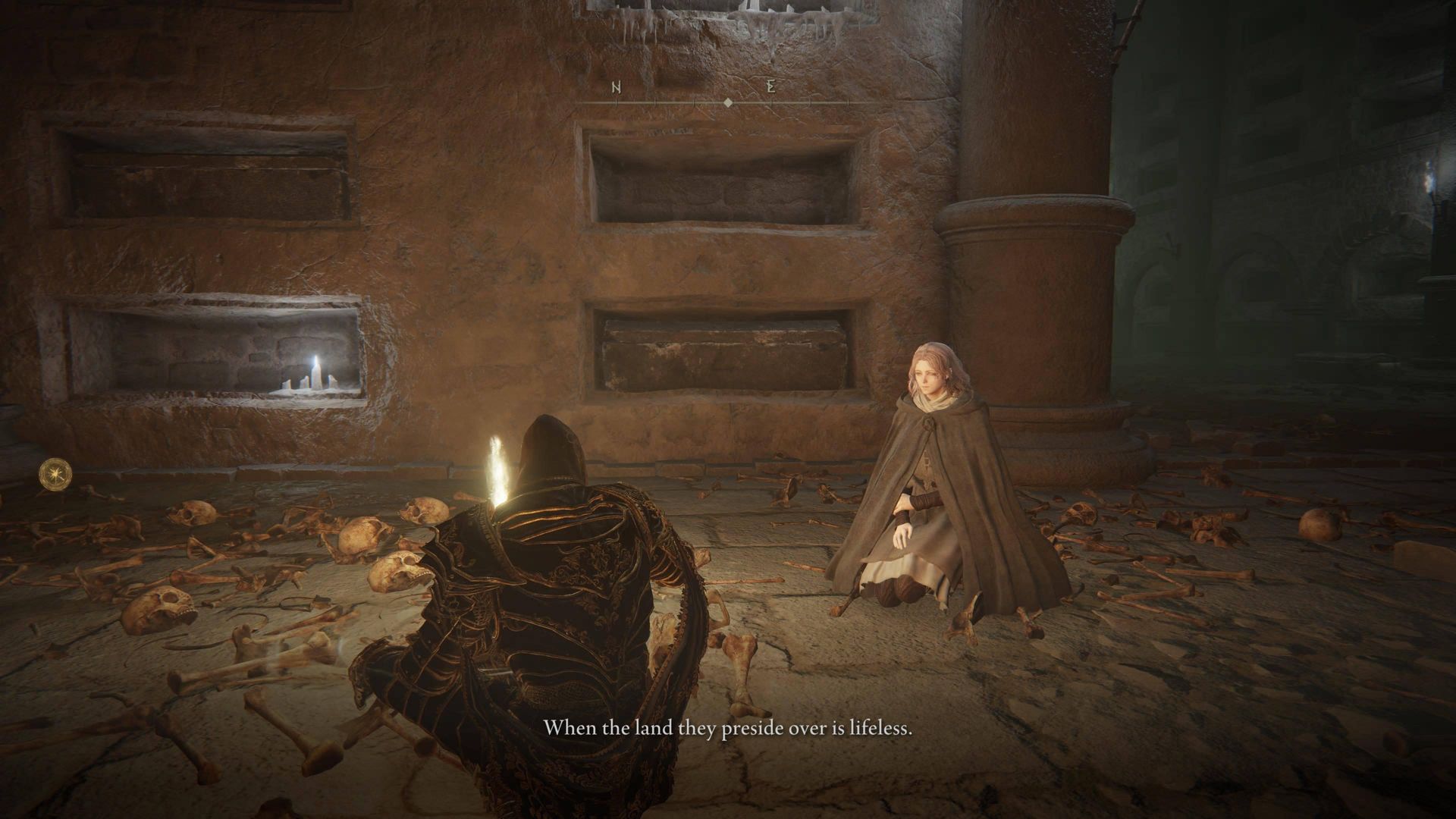Select the N marker on the compass

tap(617, 87)
